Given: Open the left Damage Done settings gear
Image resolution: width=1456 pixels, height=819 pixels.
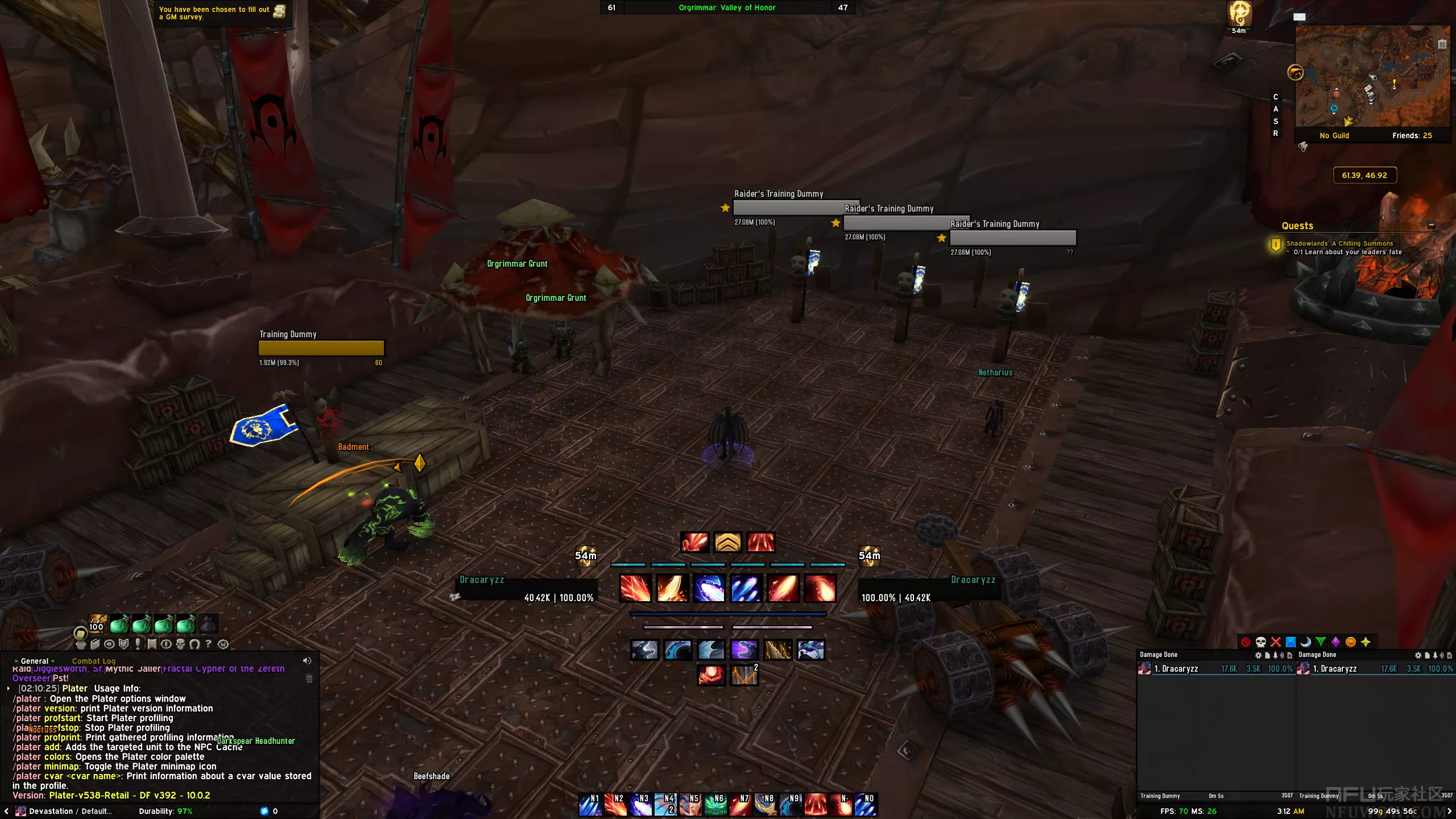Looking at the screenshot, I should 1258,655.
